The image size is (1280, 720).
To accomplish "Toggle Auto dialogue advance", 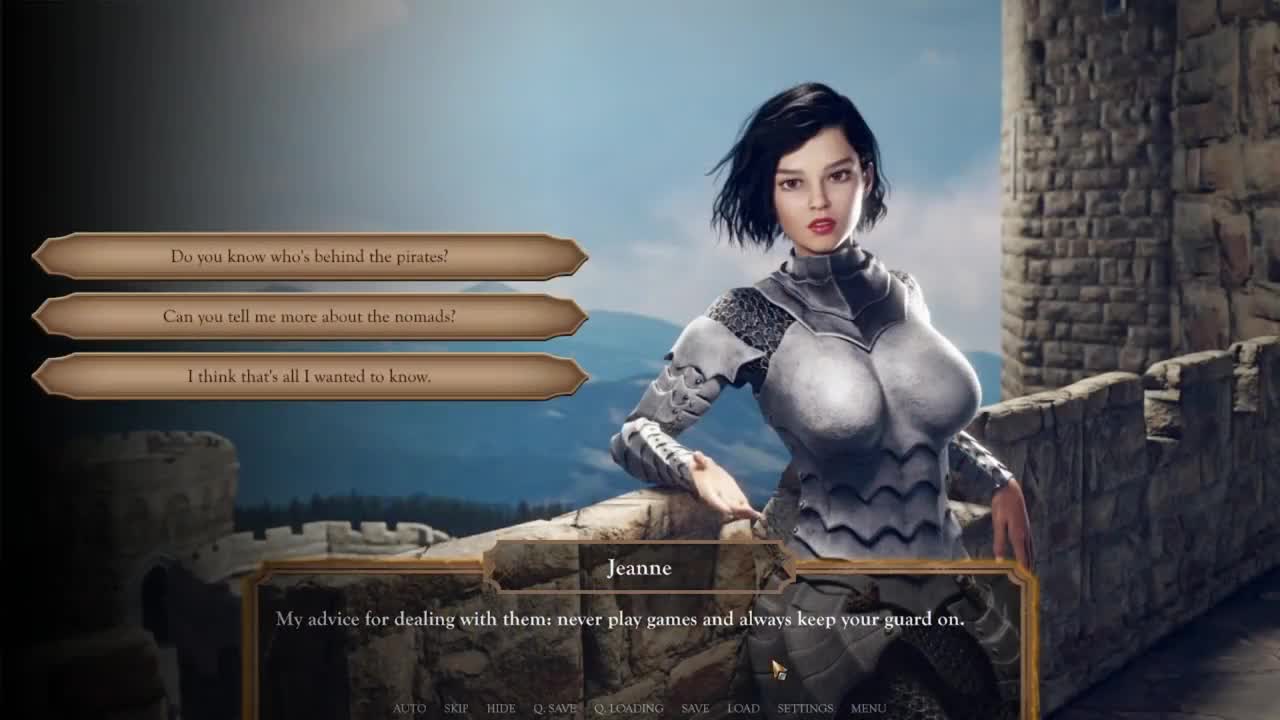I will [x=409, y=708].
